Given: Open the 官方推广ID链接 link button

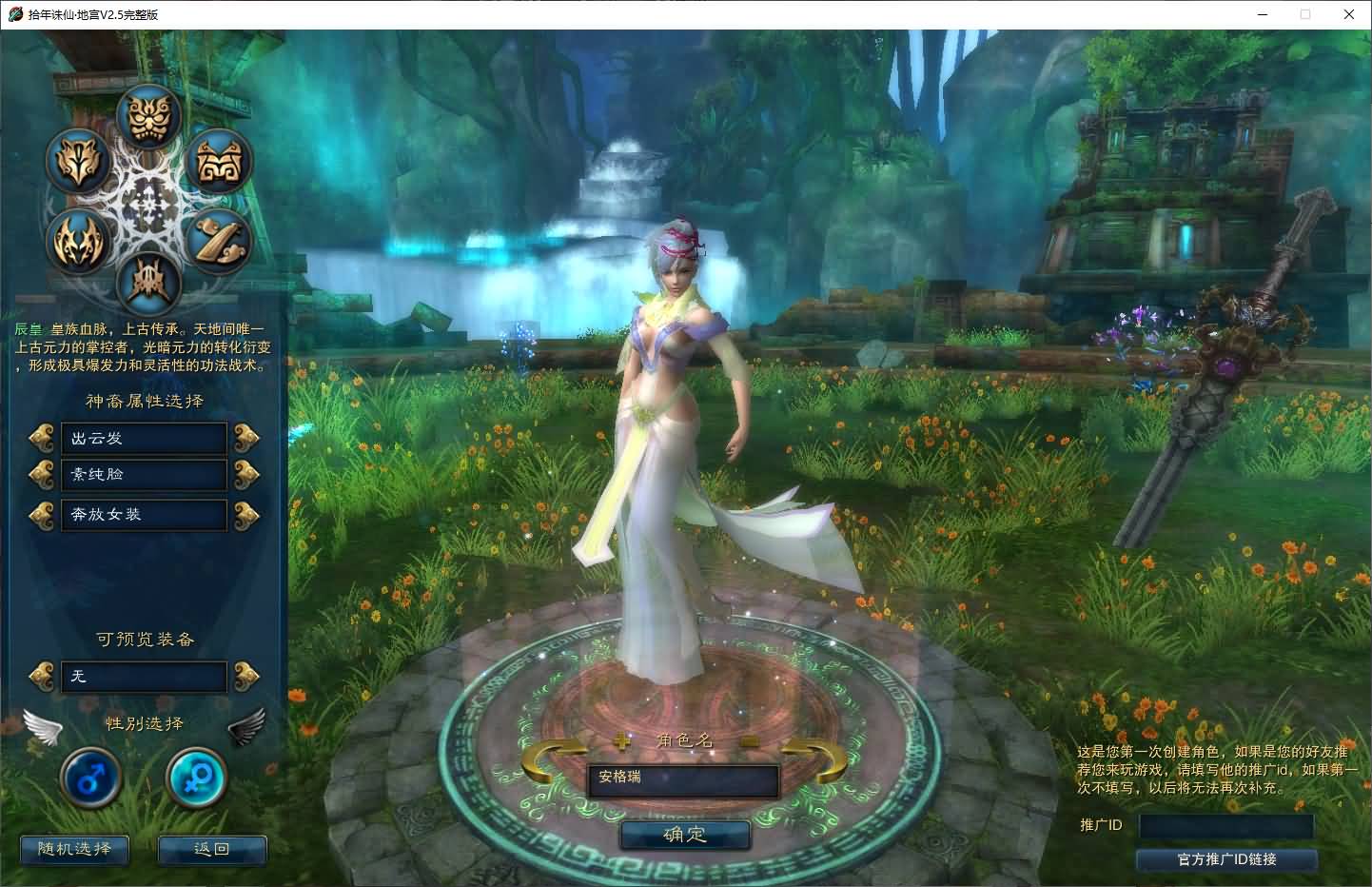Looking at the screenshot, I should (1226, 859).
